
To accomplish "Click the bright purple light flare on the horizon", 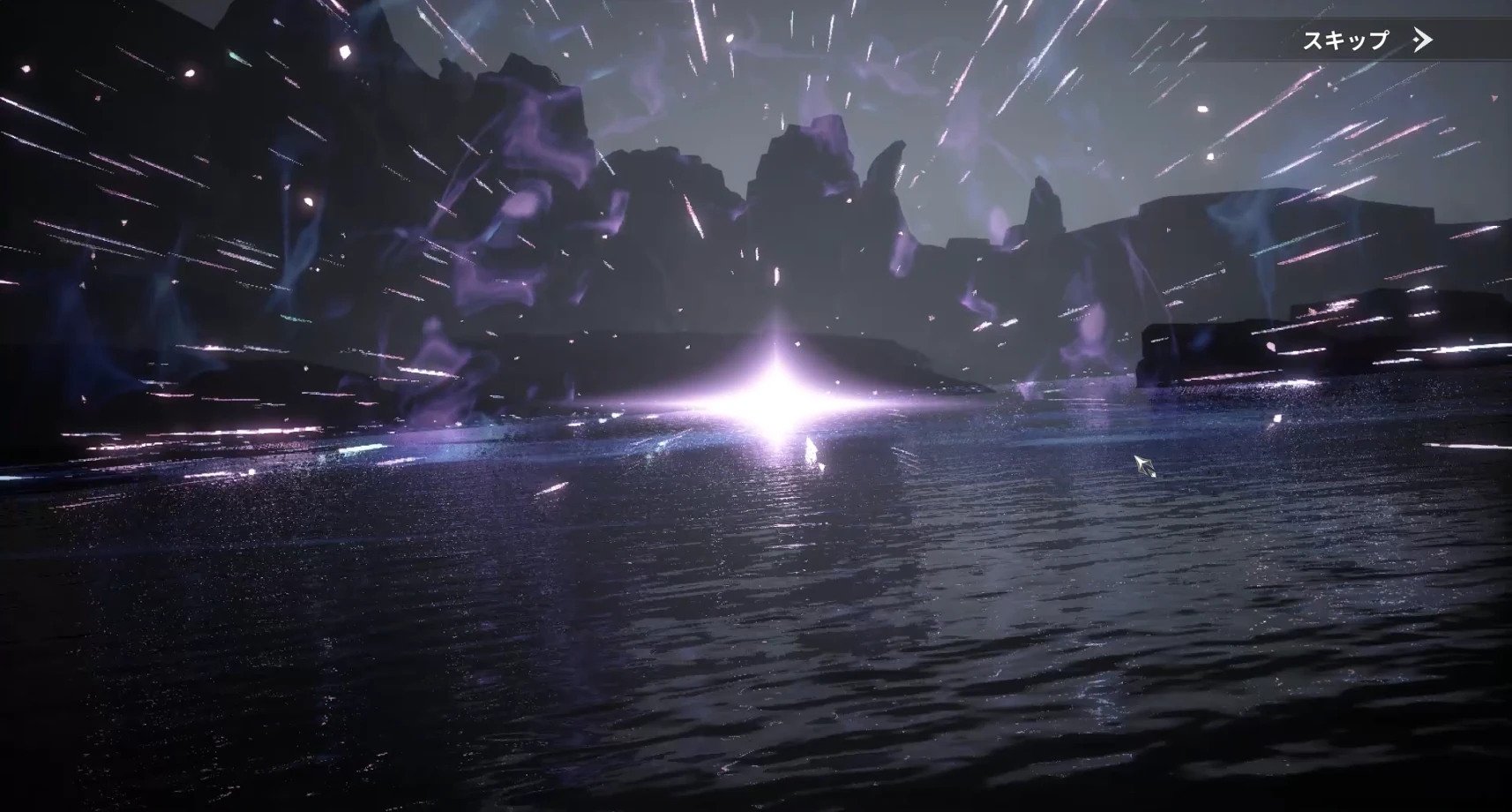I will click(x=775, y=410).
